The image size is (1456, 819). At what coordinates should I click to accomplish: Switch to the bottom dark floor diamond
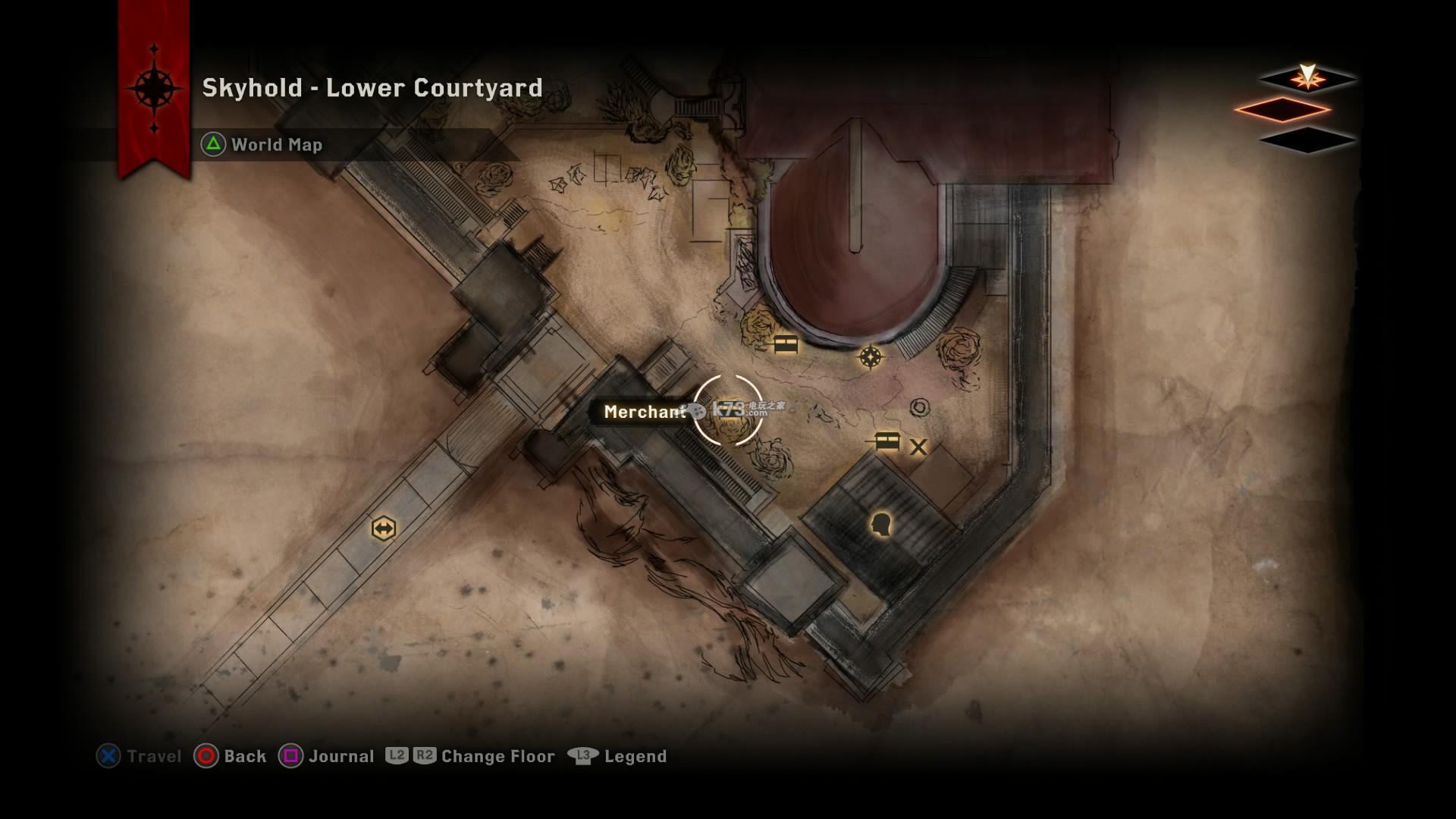[x=1307, y=140]
